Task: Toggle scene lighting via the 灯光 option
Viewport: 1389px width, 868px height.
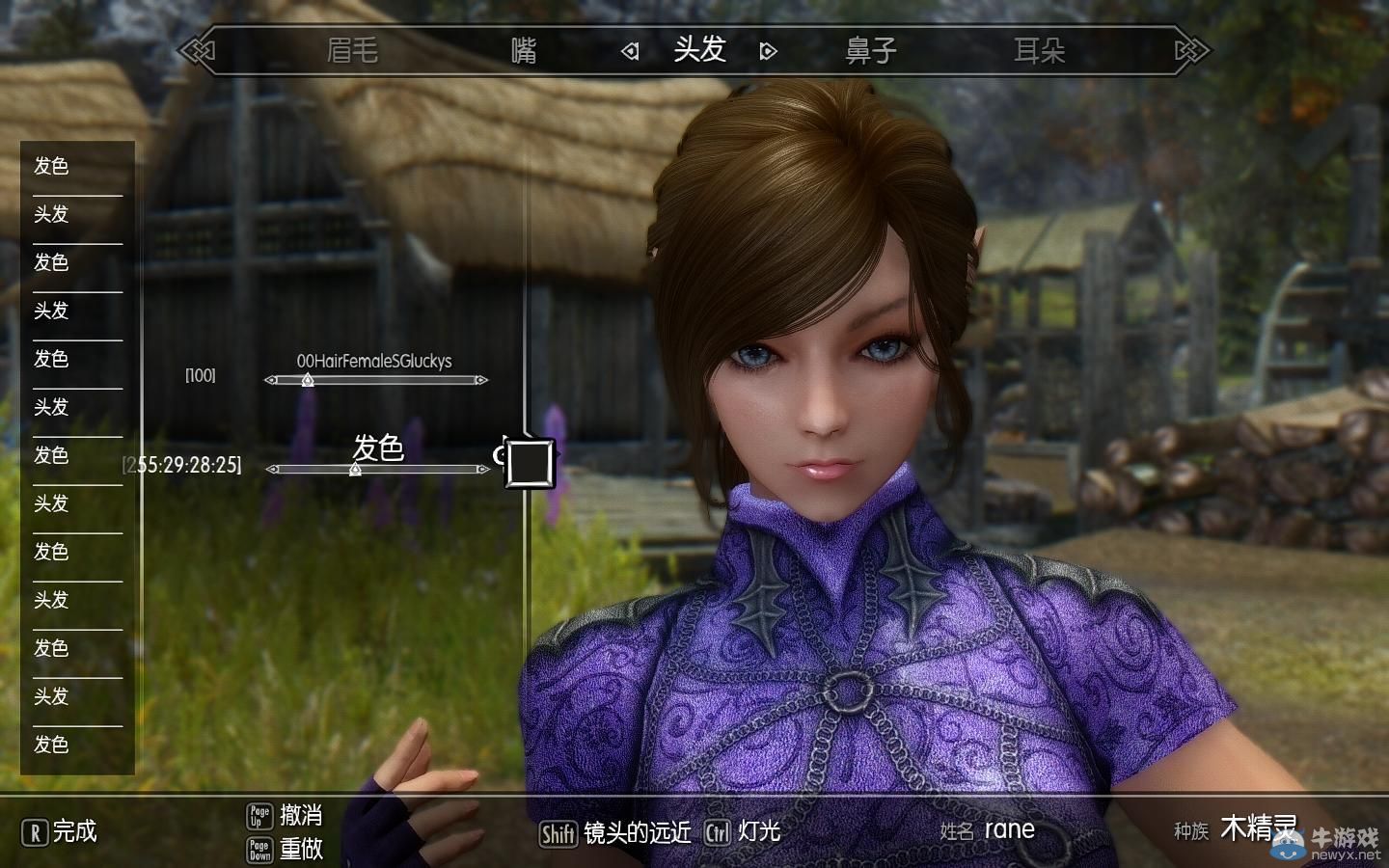Action: click(x=761, y=831)
